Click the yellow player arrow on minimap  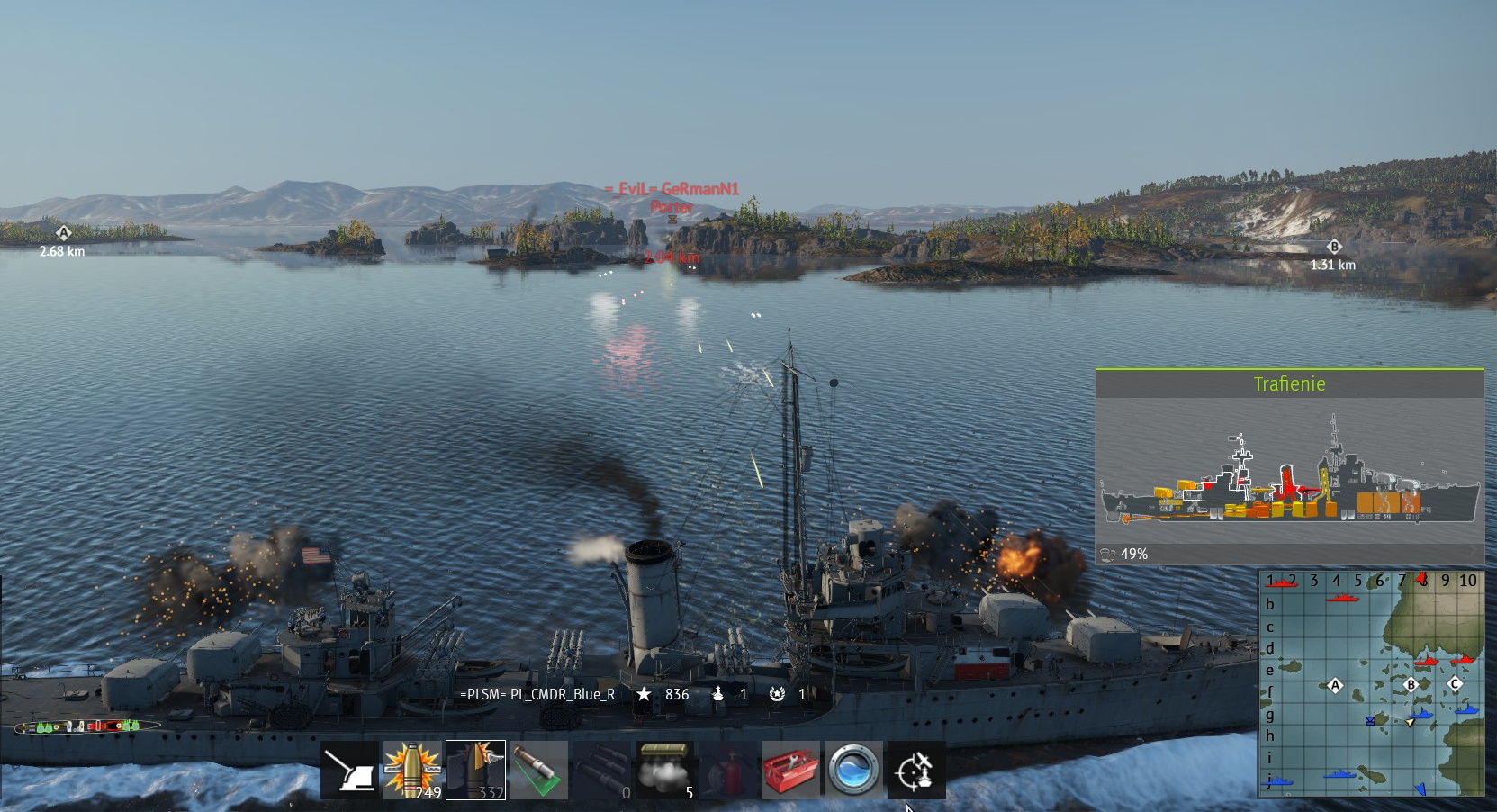(x=1411, y=722)
